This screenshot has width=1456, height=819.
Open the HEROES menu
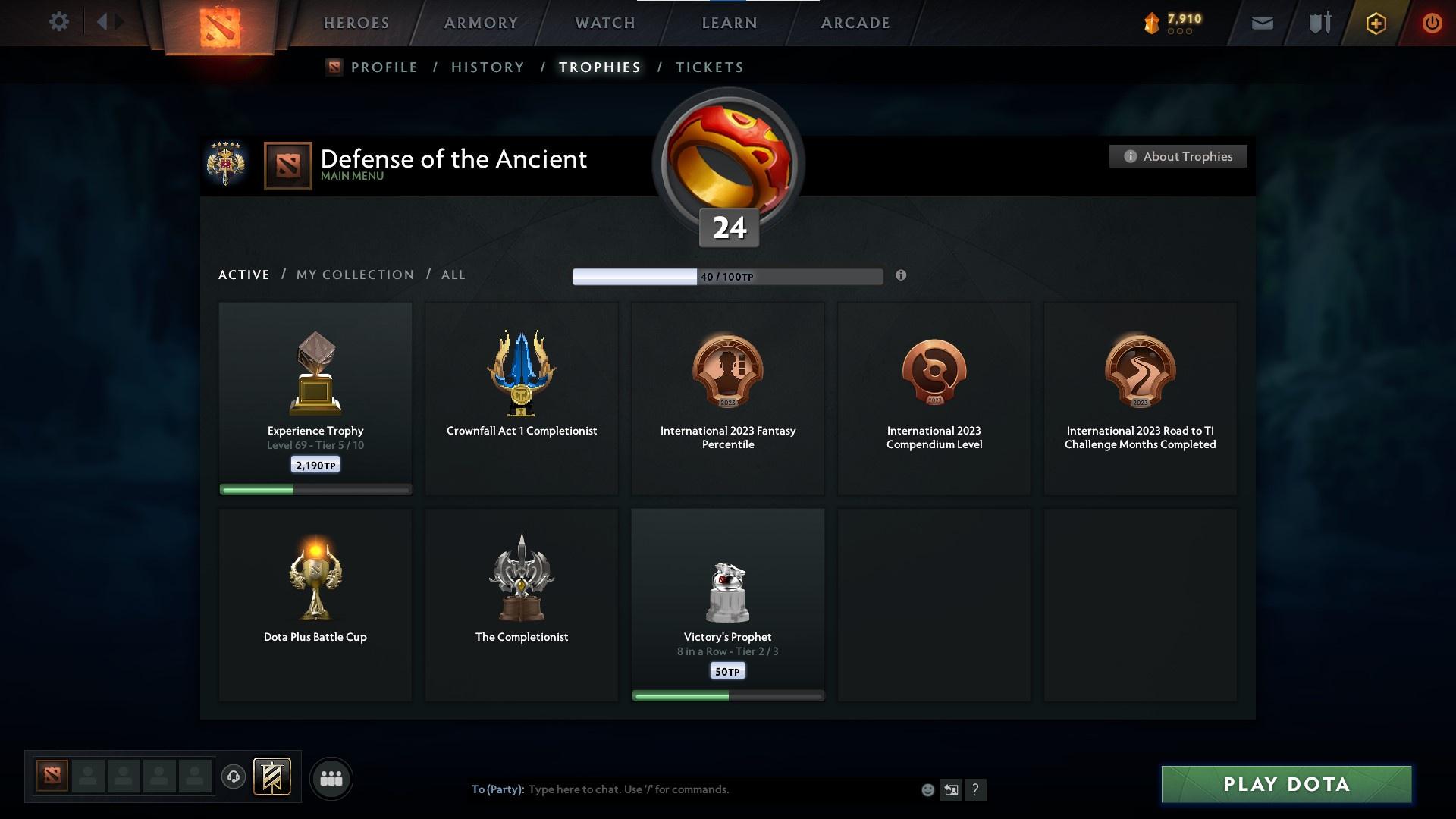355,23
